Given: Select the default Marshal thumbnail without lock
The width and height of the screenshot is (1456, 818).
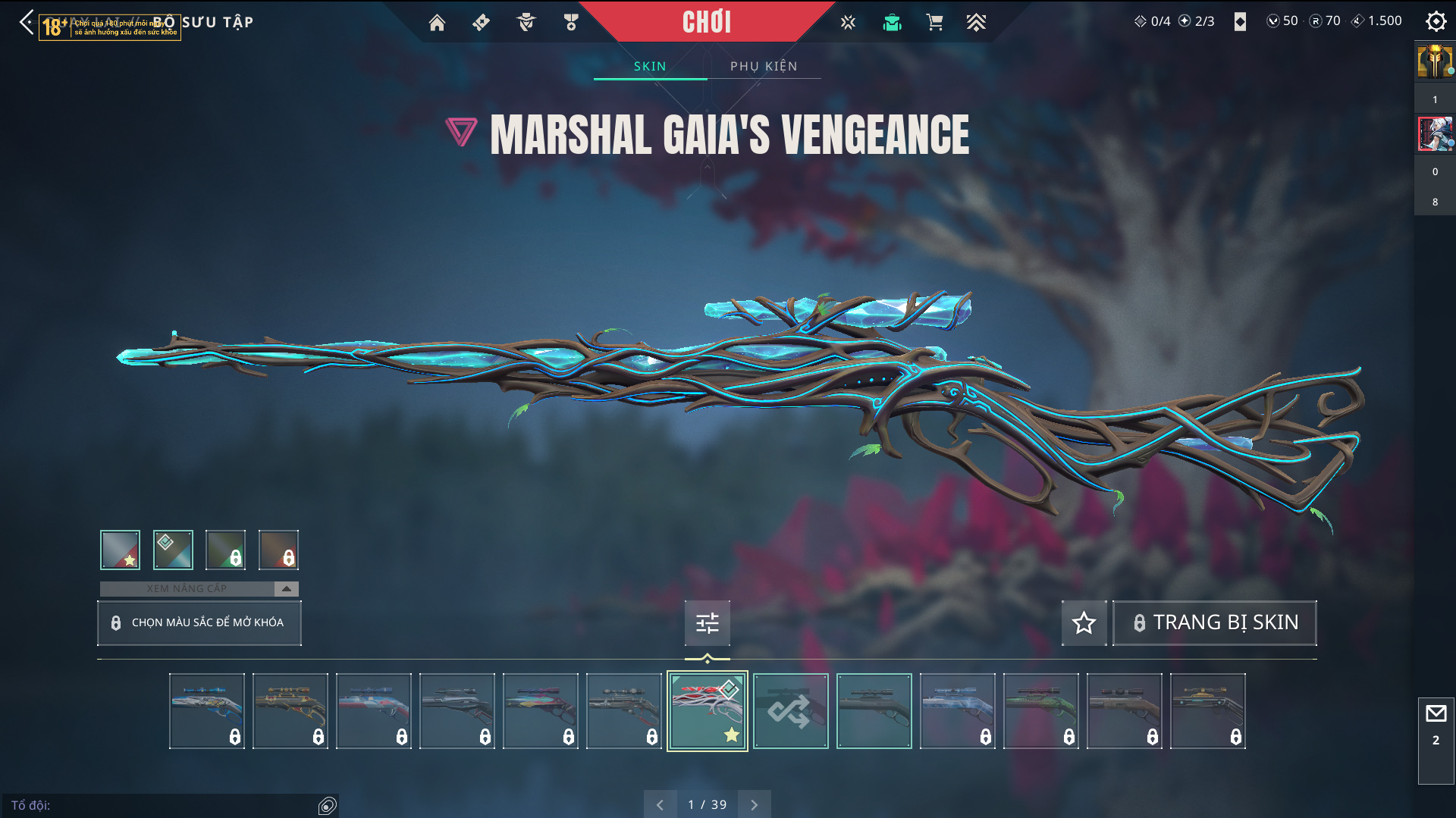Looking at the screenshot, I should (874, 711).
